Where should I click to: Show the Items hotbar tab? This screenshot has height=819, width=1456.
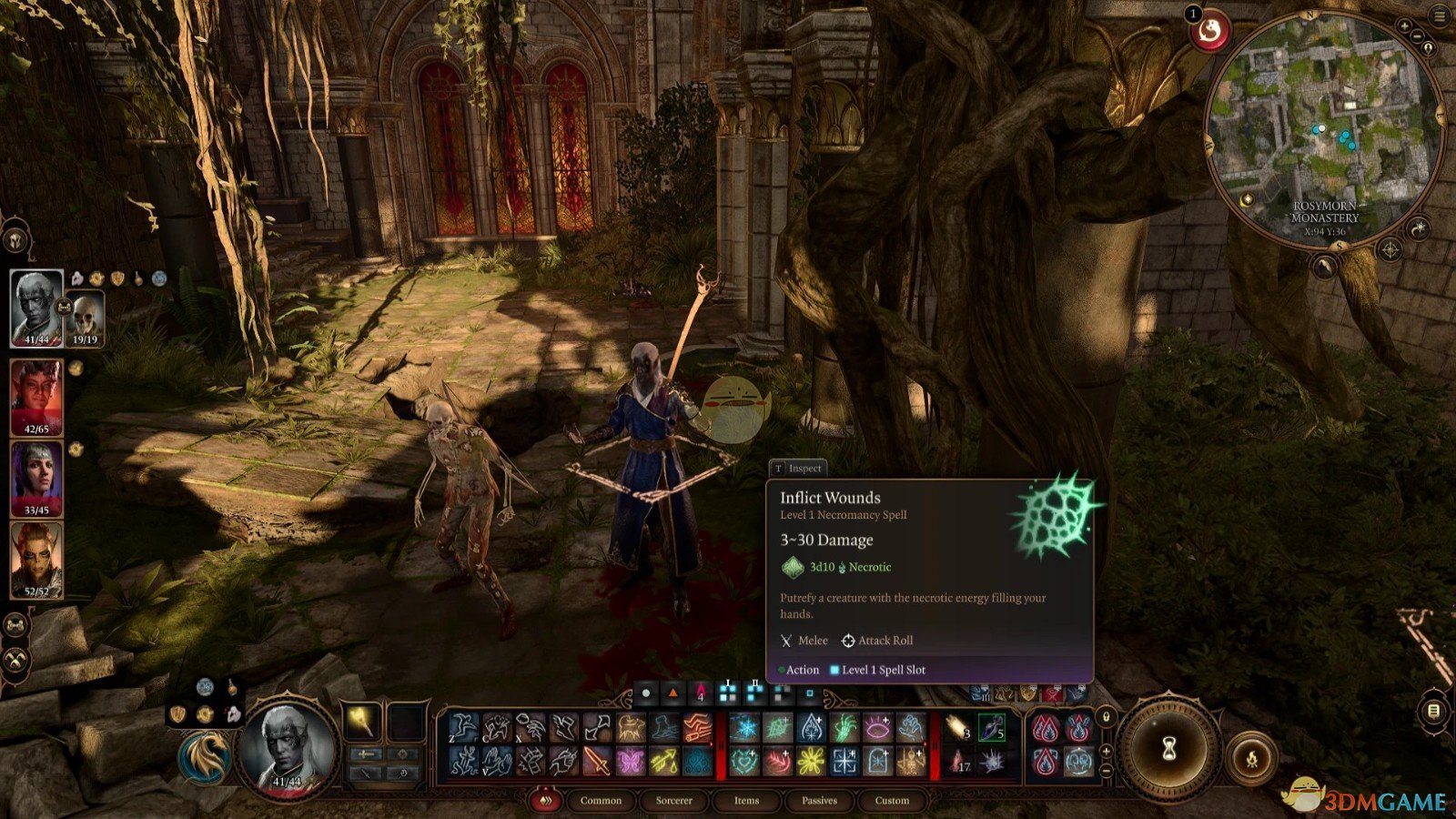click(x=746, y=801)
